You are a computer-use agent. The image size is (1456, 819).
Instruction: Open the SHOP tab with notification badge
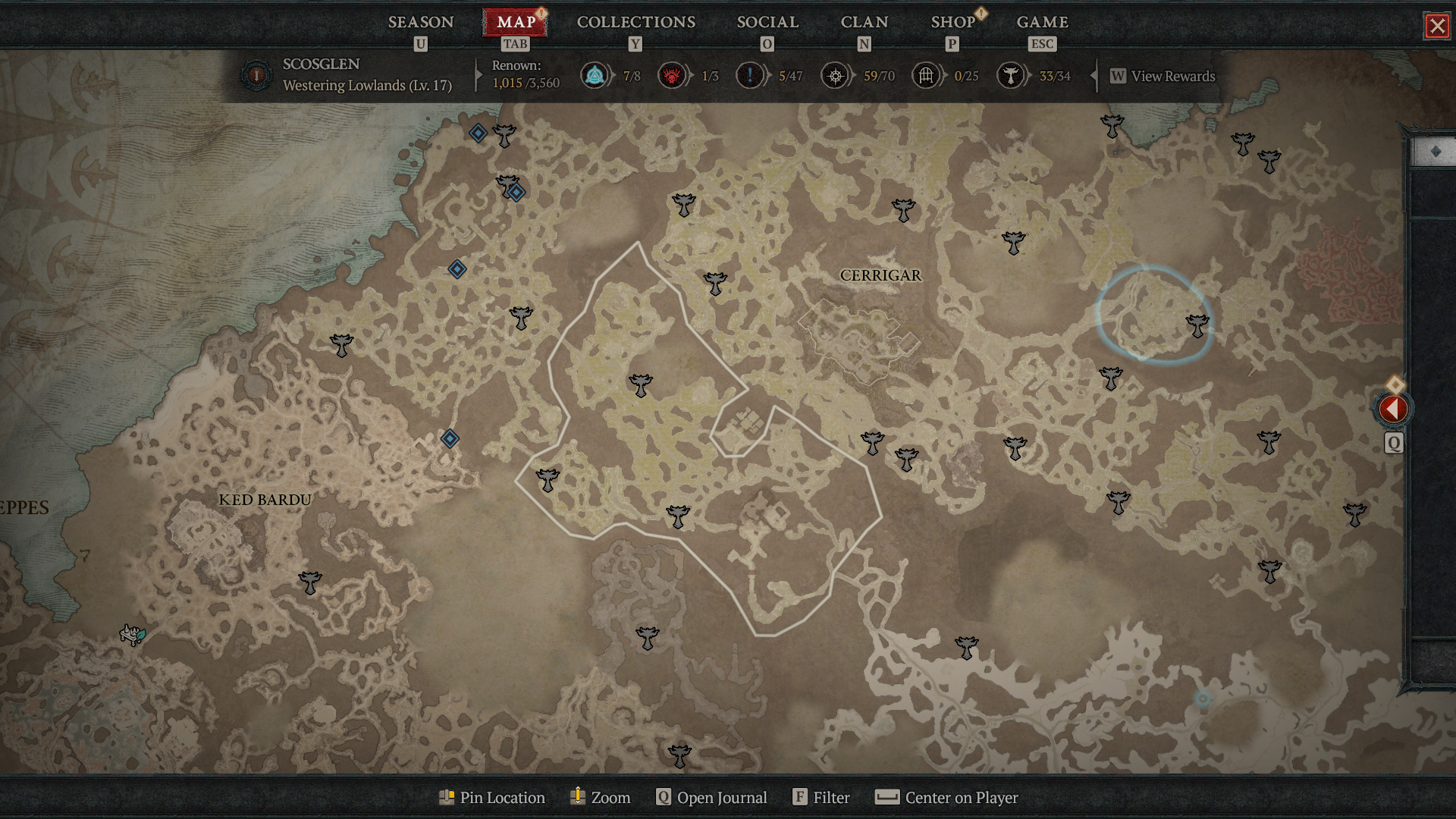952,22
